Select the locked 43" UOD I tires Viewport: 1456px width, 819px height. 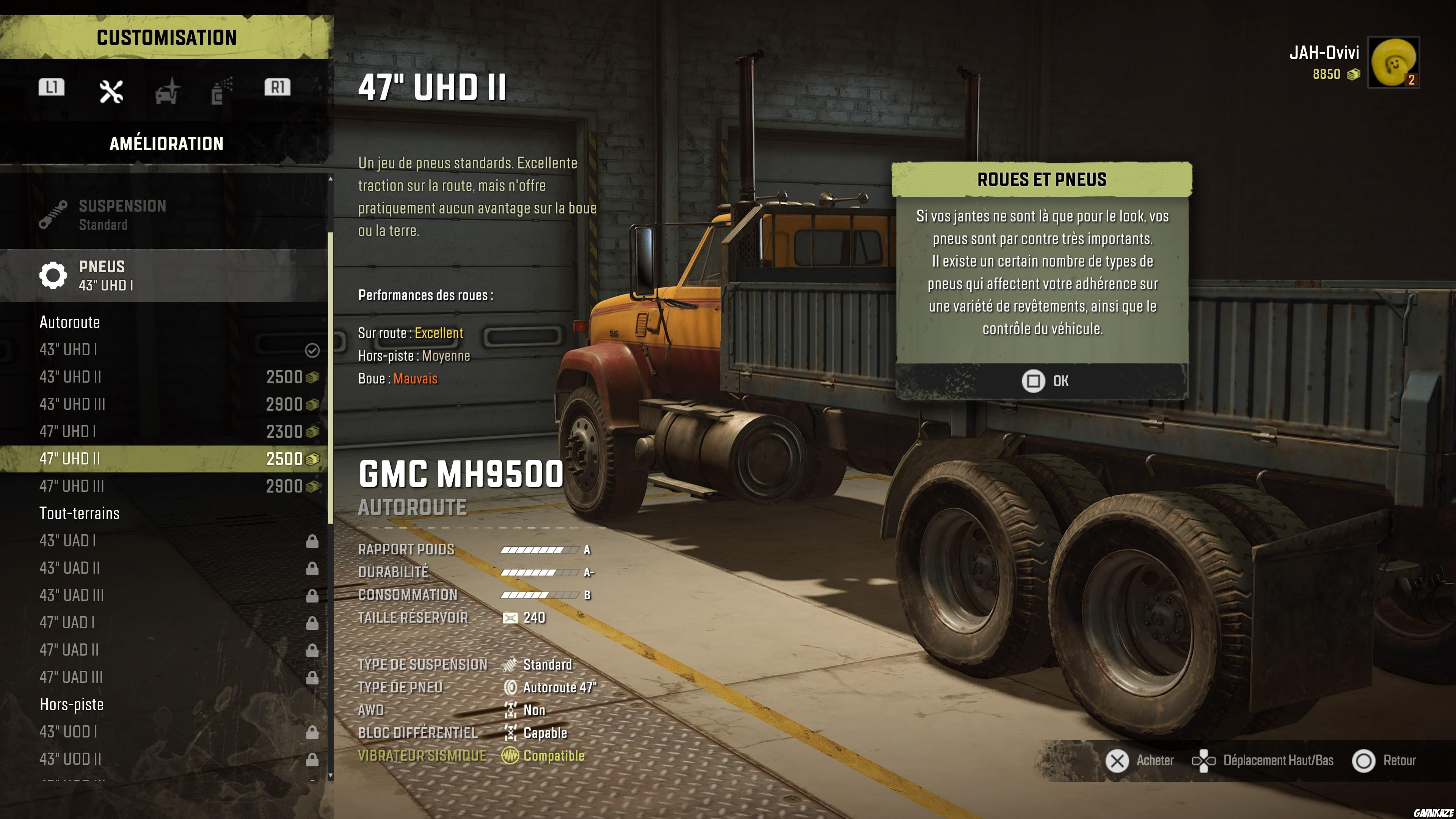click(164, 732)
